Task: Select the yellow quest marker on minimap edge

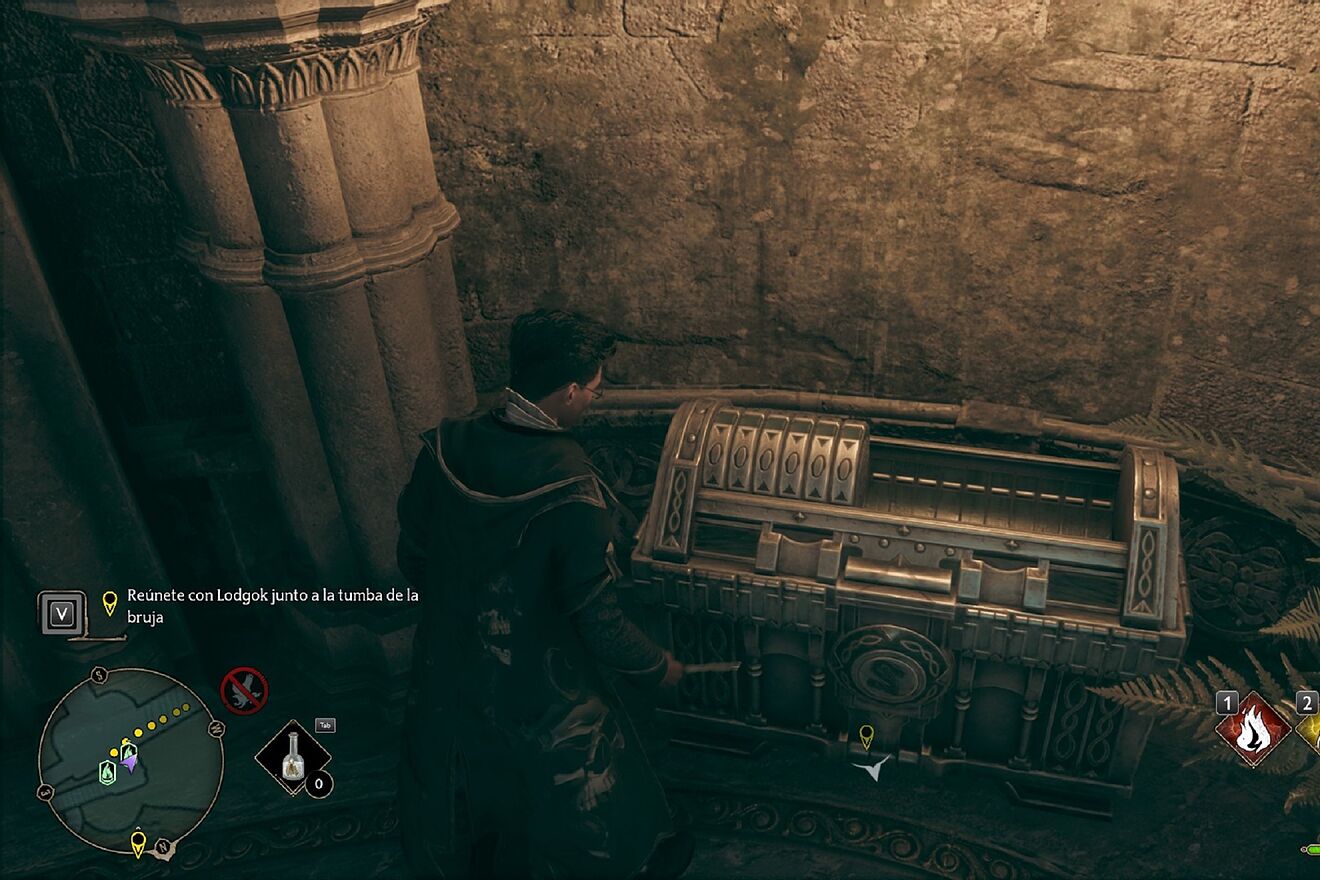Action: tap(138, 841)
